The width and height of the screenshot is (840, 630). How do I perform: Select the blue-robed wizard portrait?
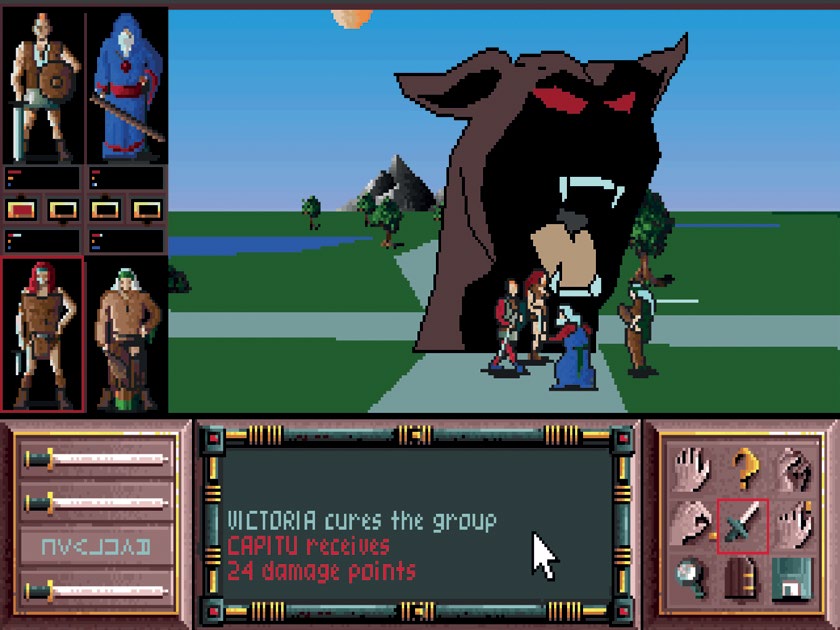(x=126, y=86)
